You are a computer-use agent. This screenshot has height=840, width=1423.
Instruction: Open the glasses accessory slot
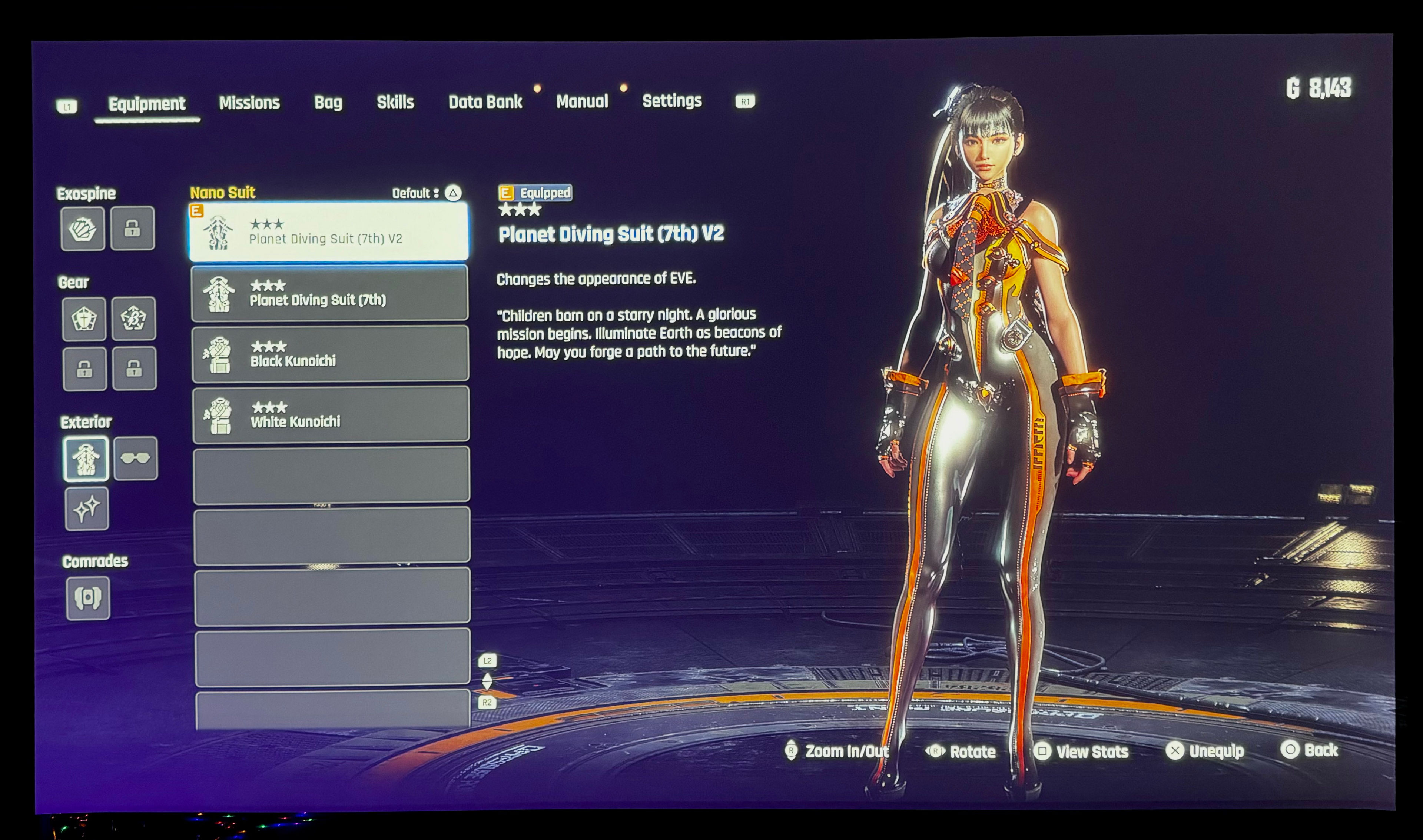pos(135,459)
